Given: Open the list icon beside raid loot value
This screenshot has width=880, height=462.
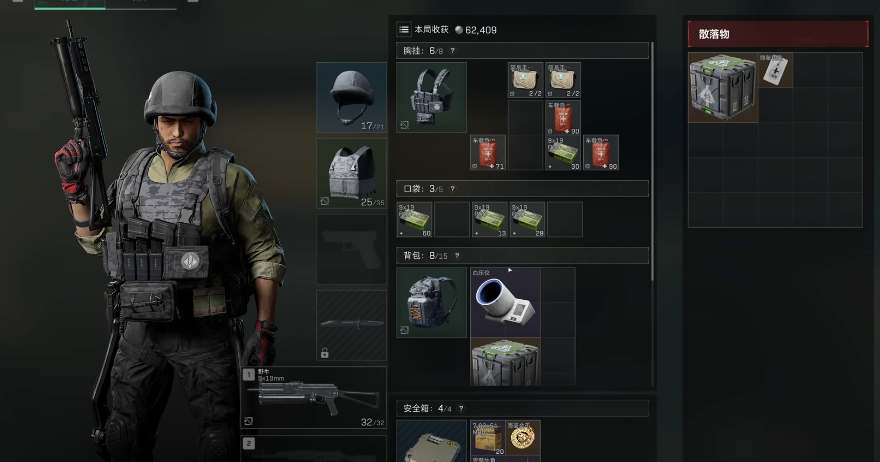Looking at the screenshot, I should (x=404, y=30).
